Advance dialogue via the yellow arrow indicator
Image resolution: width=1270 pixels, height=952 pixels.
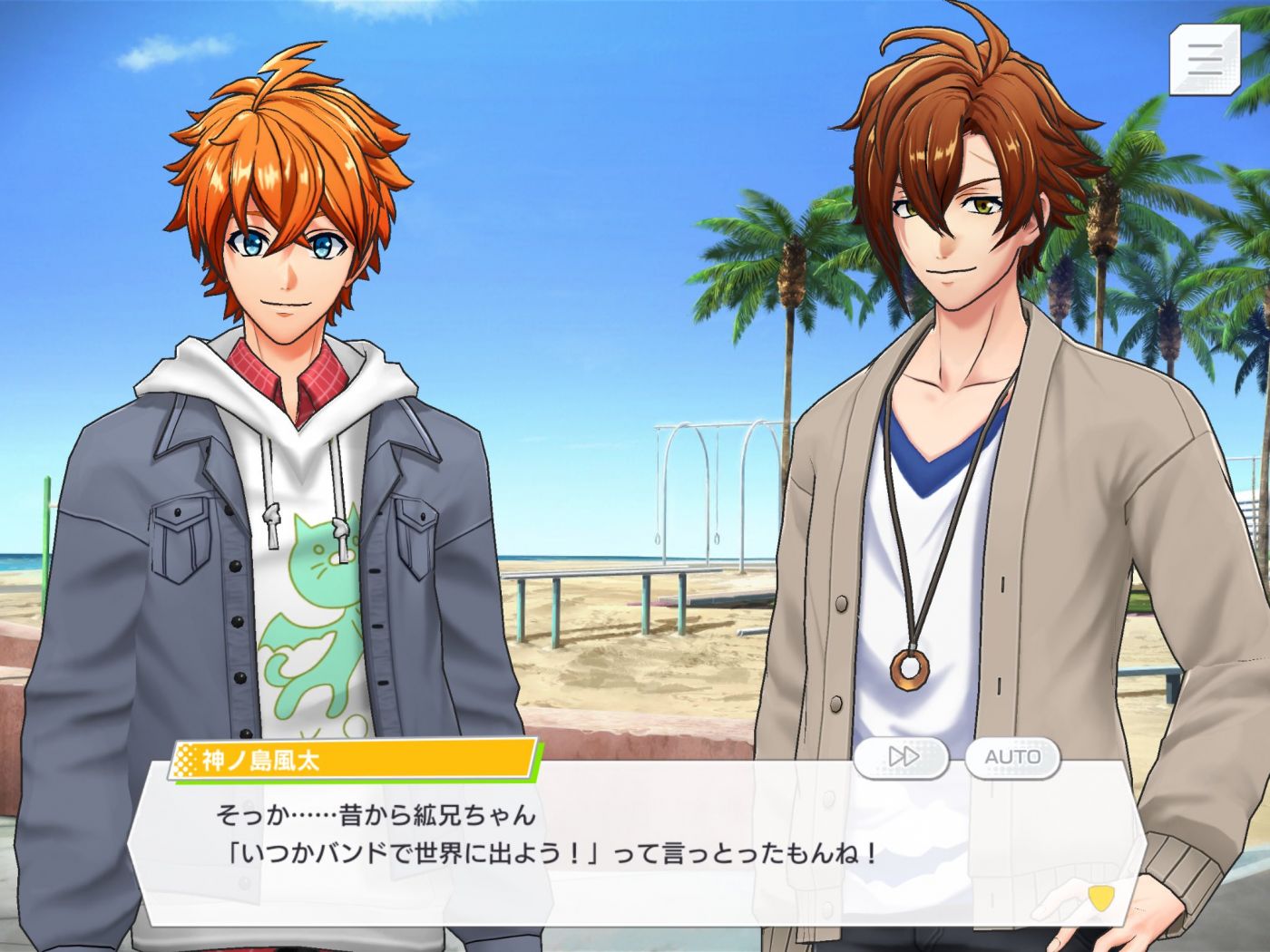(x=1099, y=897)
